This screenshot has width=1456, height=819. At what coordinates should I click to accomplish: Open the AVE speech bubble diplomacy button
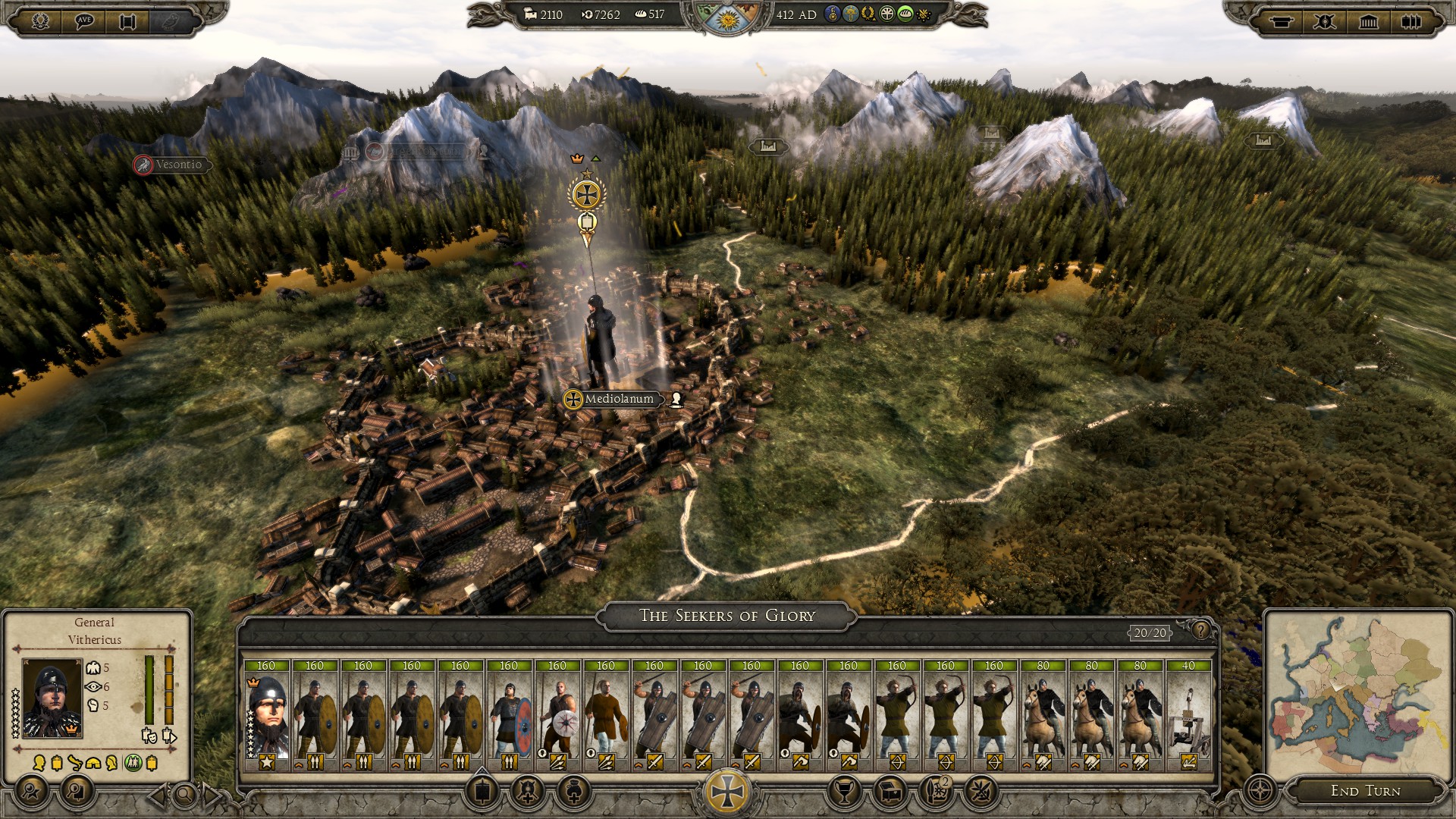pos(84,20)
